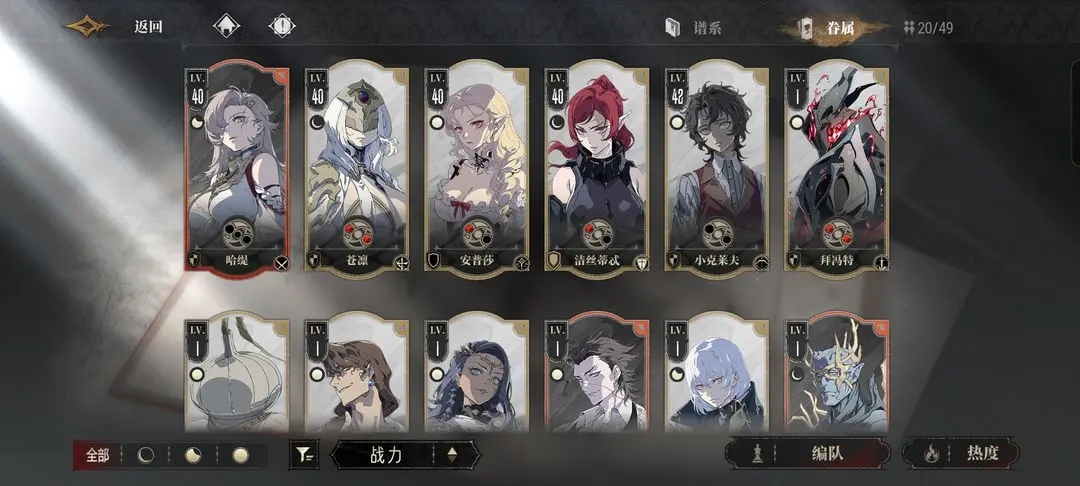Filter by 全部 (all)
This screenshot has width=1080, height=486.
tap(98, 455)
